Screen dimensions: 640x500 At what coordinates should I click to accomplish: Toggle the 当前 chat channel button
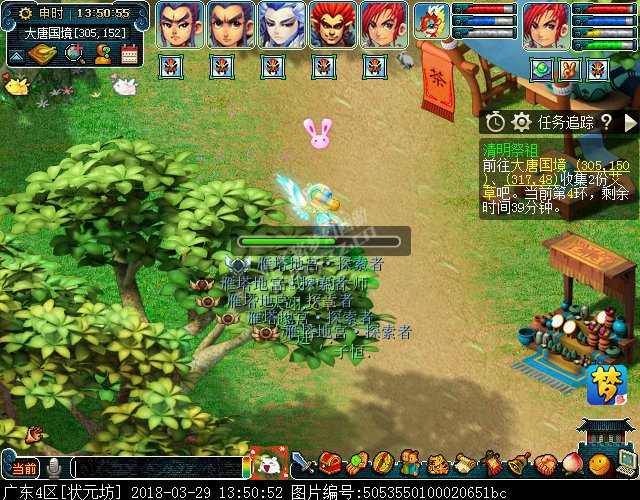[23, 467]
